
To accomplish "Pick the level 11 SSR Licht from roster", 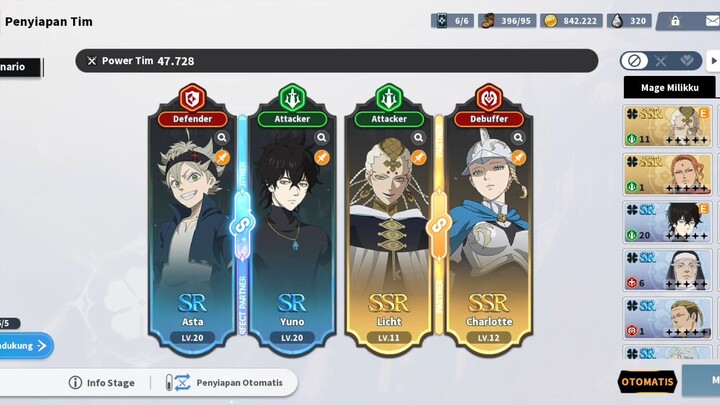I will (668, 126).
